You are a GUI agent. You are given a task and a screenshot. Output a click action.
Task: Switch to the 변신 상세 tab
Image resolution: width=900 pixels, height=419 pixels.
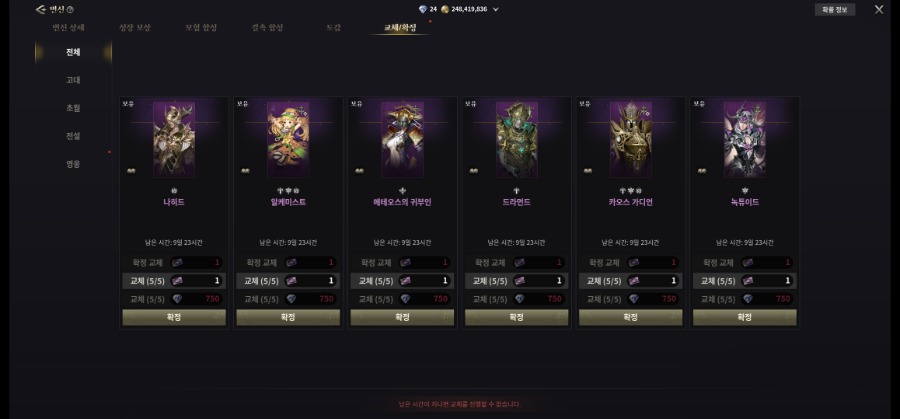[68, 27]
